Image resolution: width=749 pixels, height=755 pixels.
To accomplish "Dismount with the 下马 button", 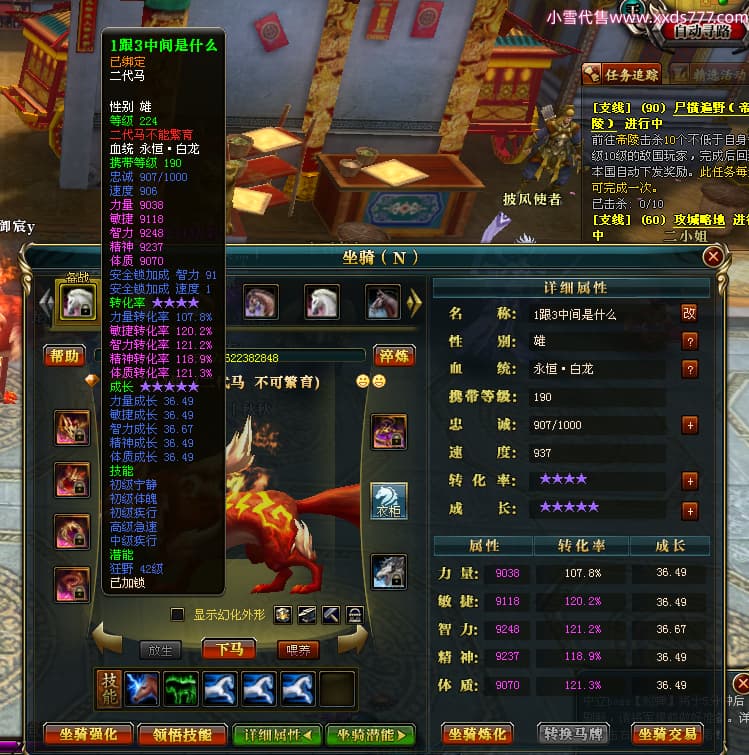I will (x=229, y=649).
